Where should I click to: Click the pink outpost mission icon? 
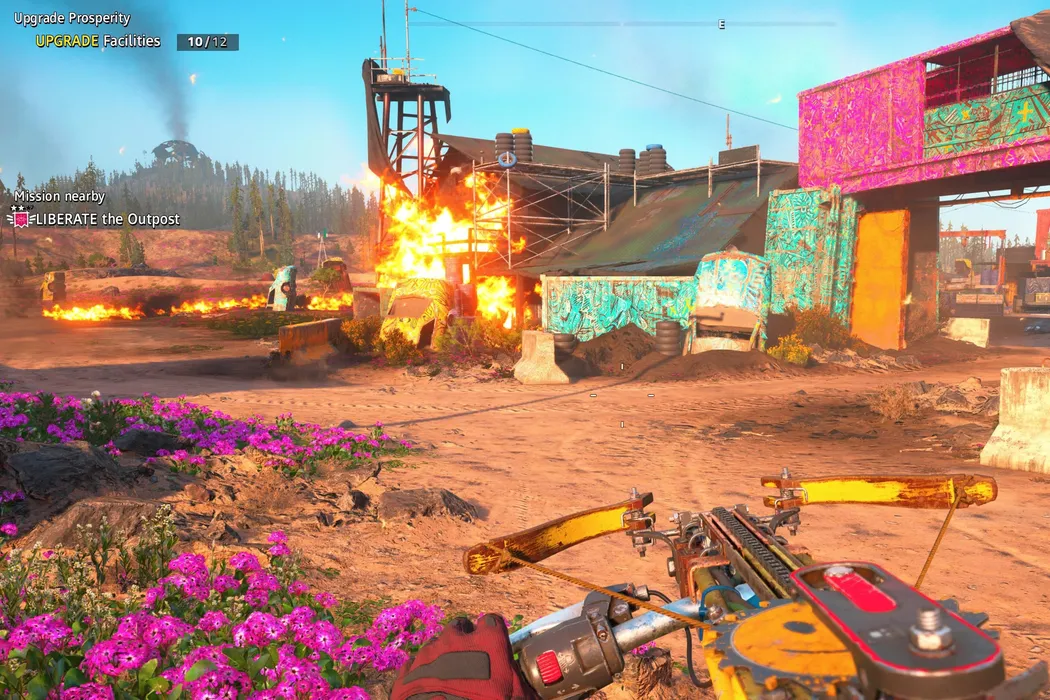[x=20, y=218]
